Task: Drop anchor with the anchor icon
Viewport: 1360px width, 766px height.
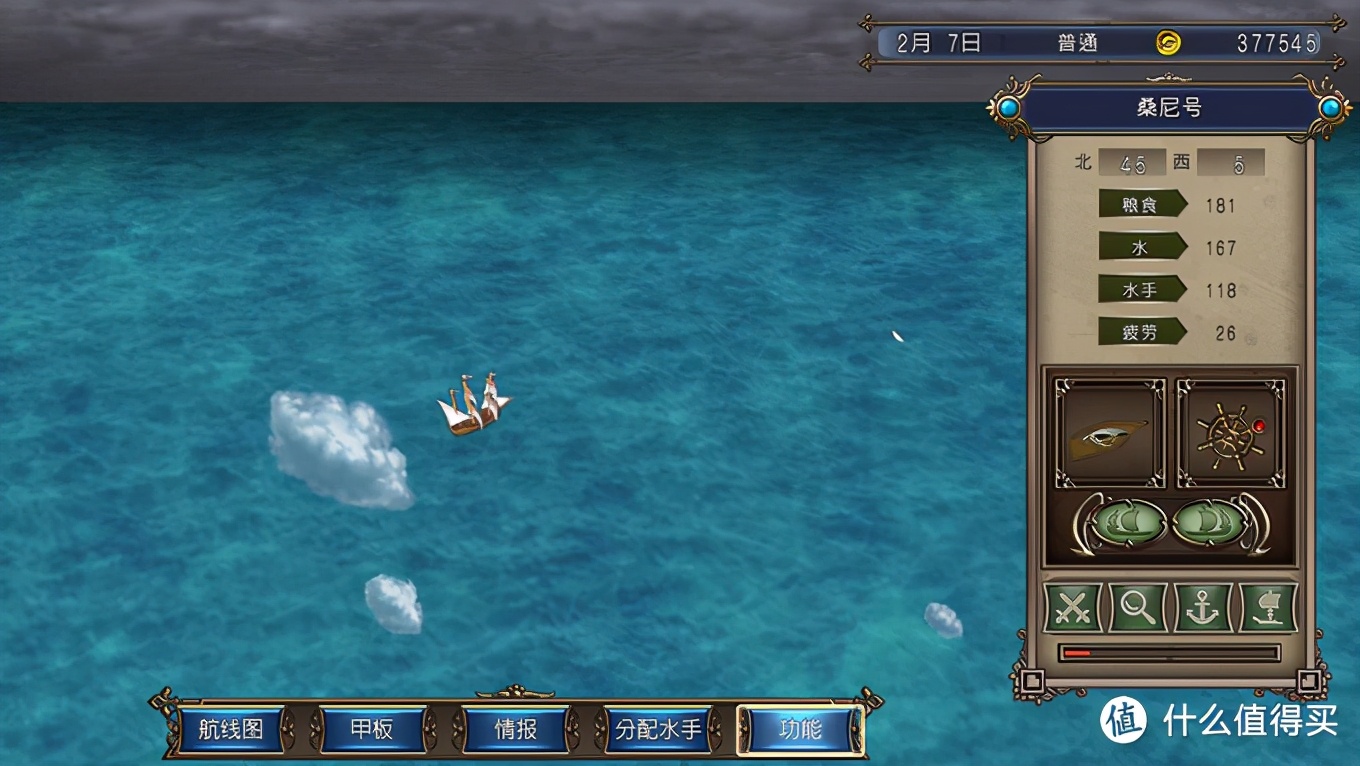Action: pos(1202,607)
